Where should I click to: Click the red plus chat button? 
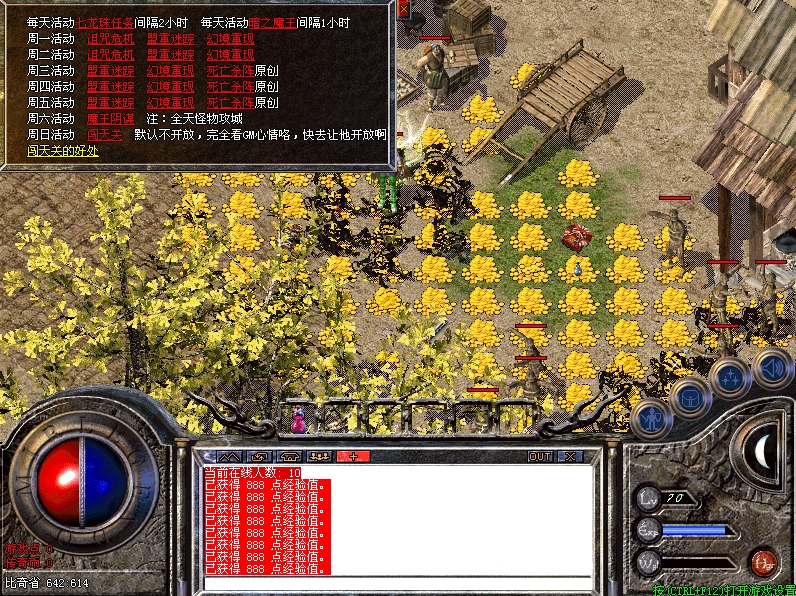pyautogui.click(x=354, y=457)
